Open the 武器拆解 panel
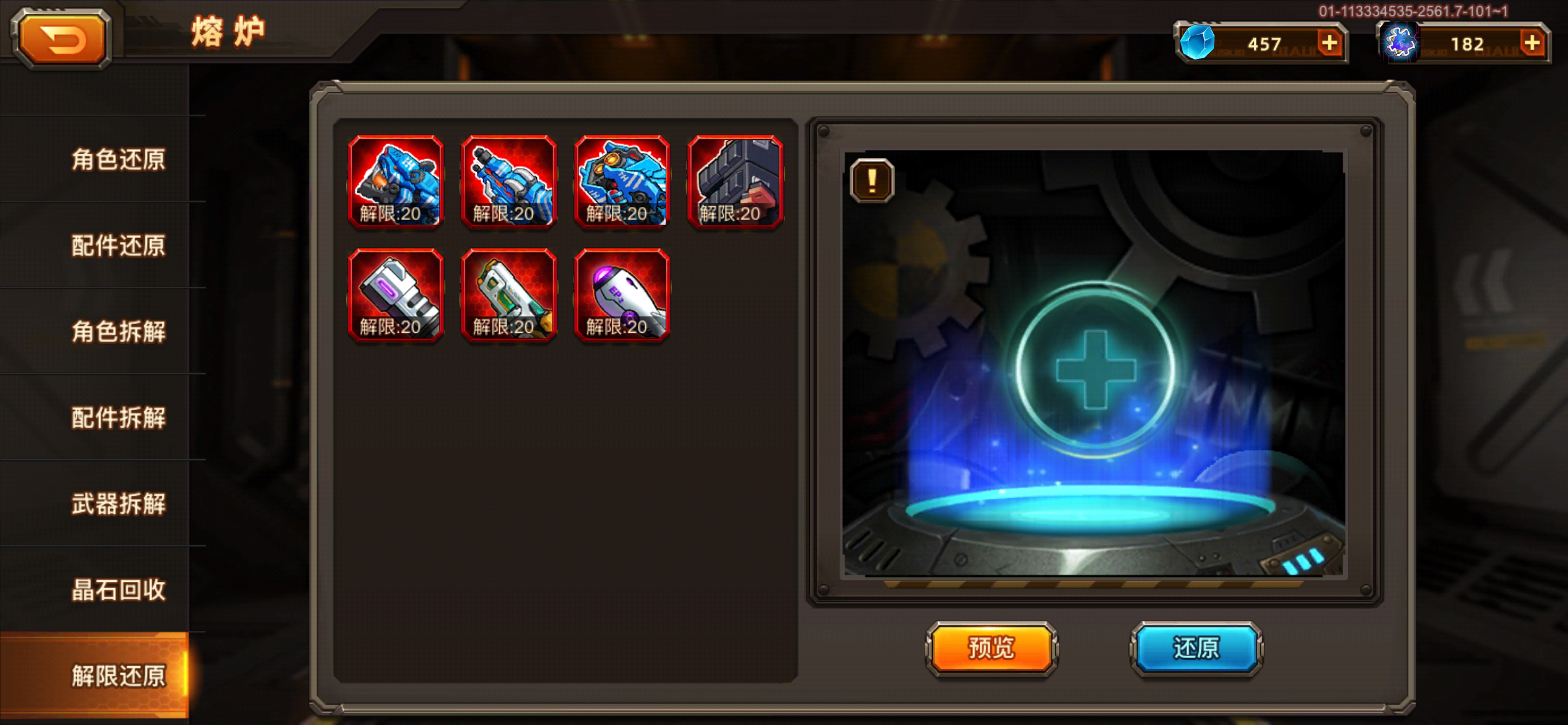The width and height of the screenshot is (1568, 725). point(118,506)
